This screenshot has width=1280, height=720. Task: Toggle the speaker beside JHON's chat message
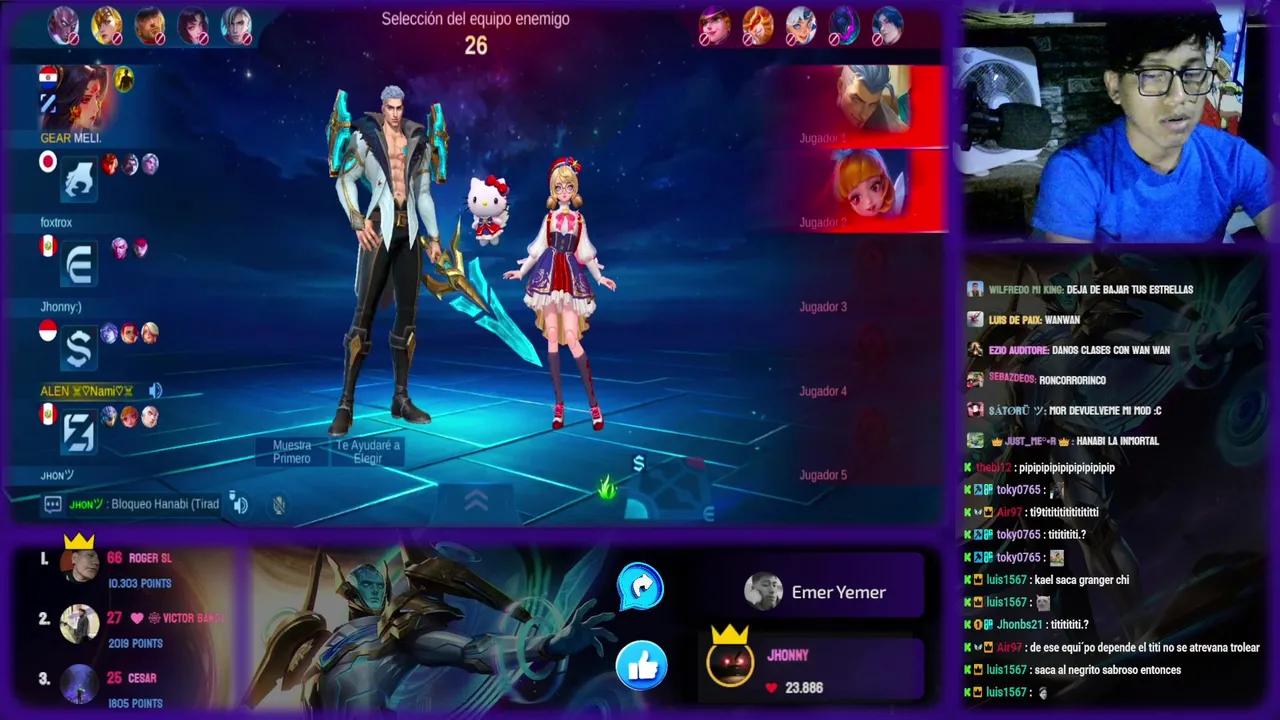240,505
